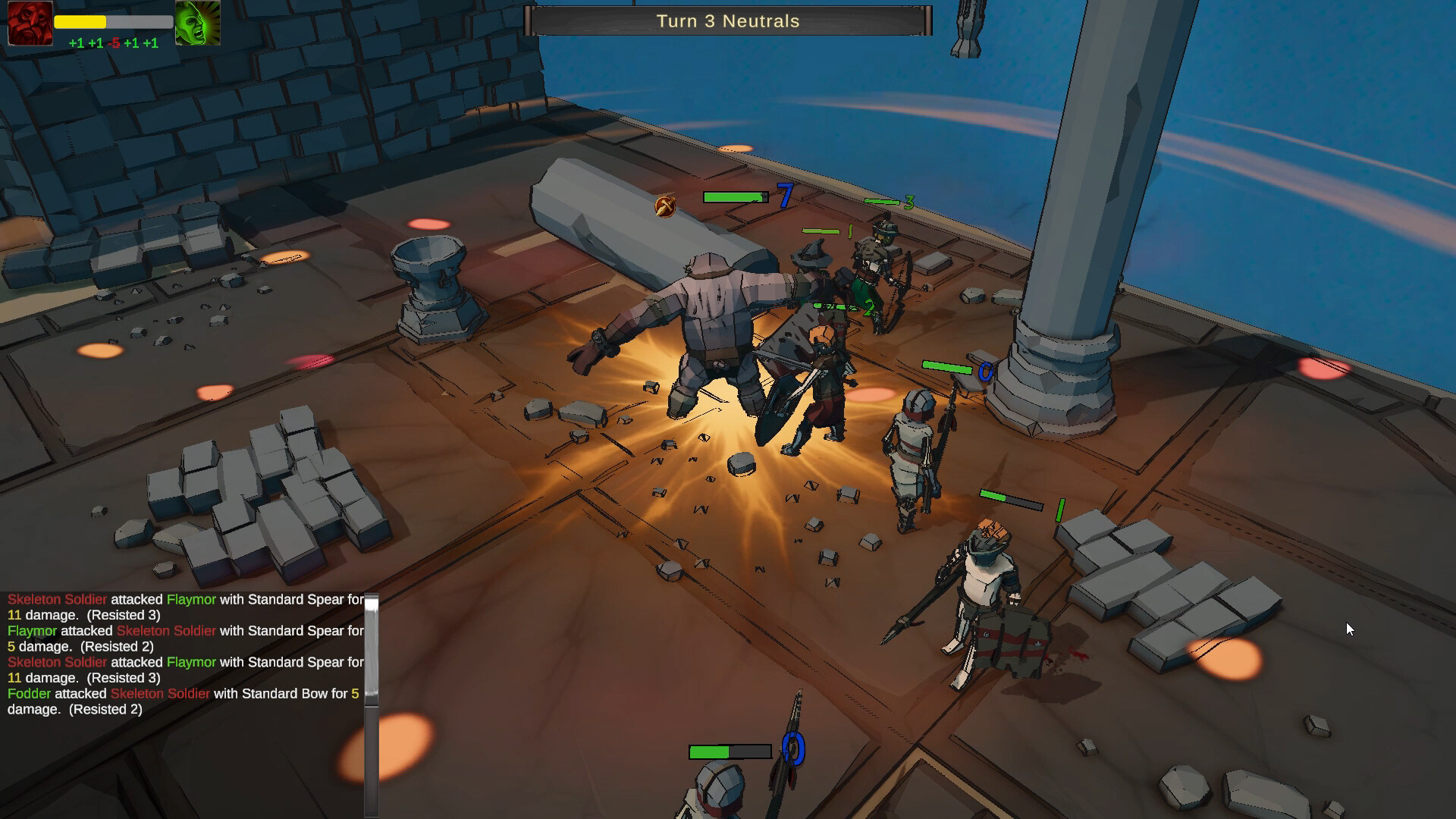The height and width of the screenshot is (819, 1456).
Task: Click the Flaymor name in the combat log
Action: tap(192, 599)
